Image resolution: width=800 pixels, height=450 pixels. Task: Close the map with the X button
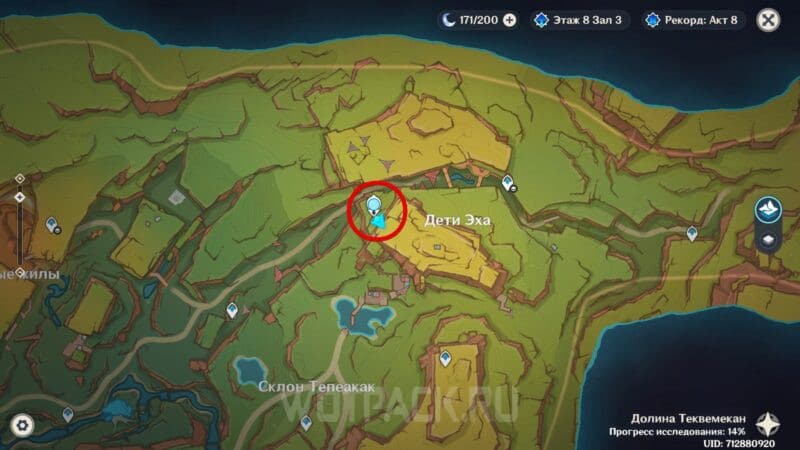tap(768, 19)
